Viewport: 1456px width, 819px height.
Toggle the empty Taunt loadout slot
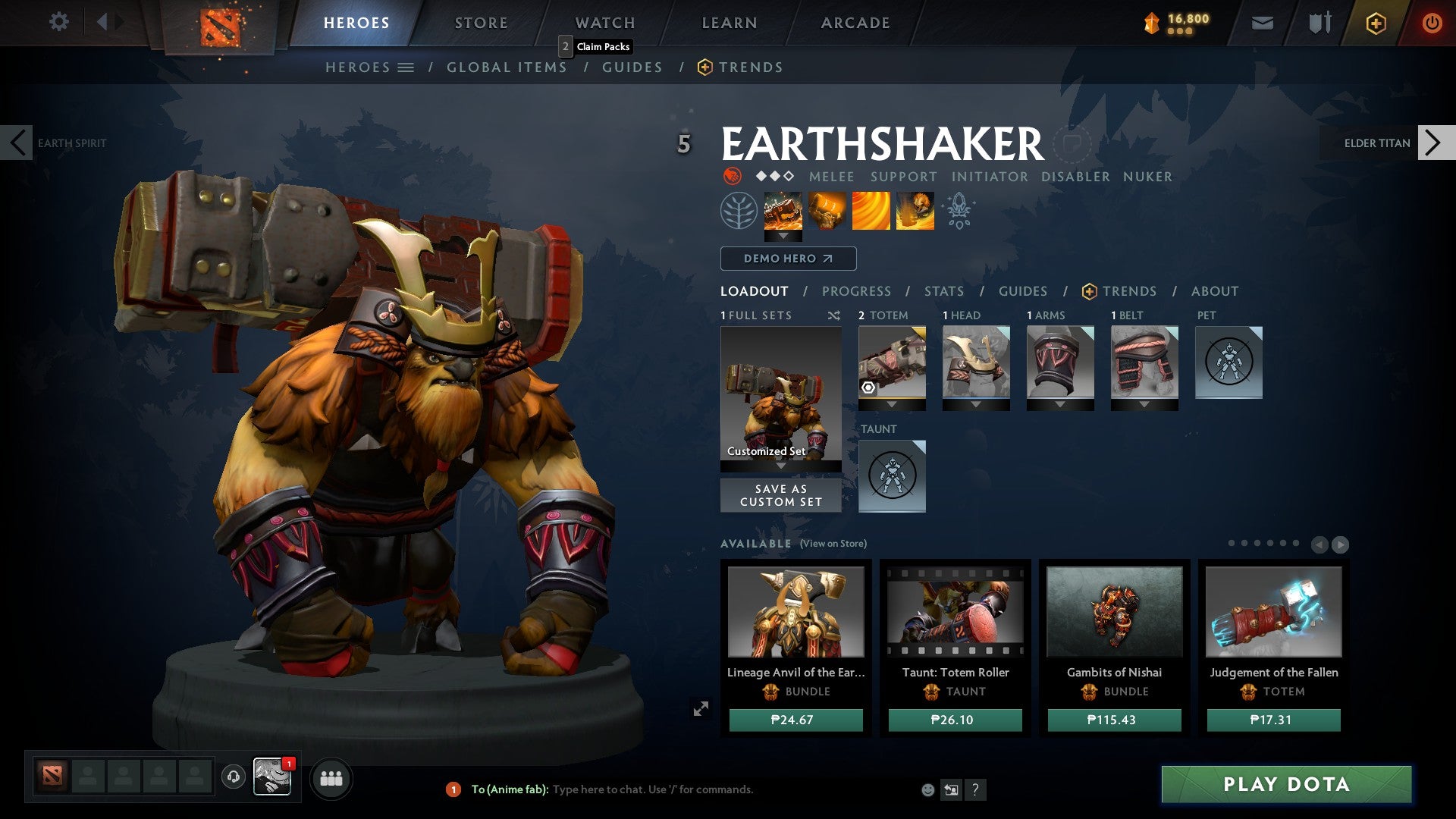point(892,475)
